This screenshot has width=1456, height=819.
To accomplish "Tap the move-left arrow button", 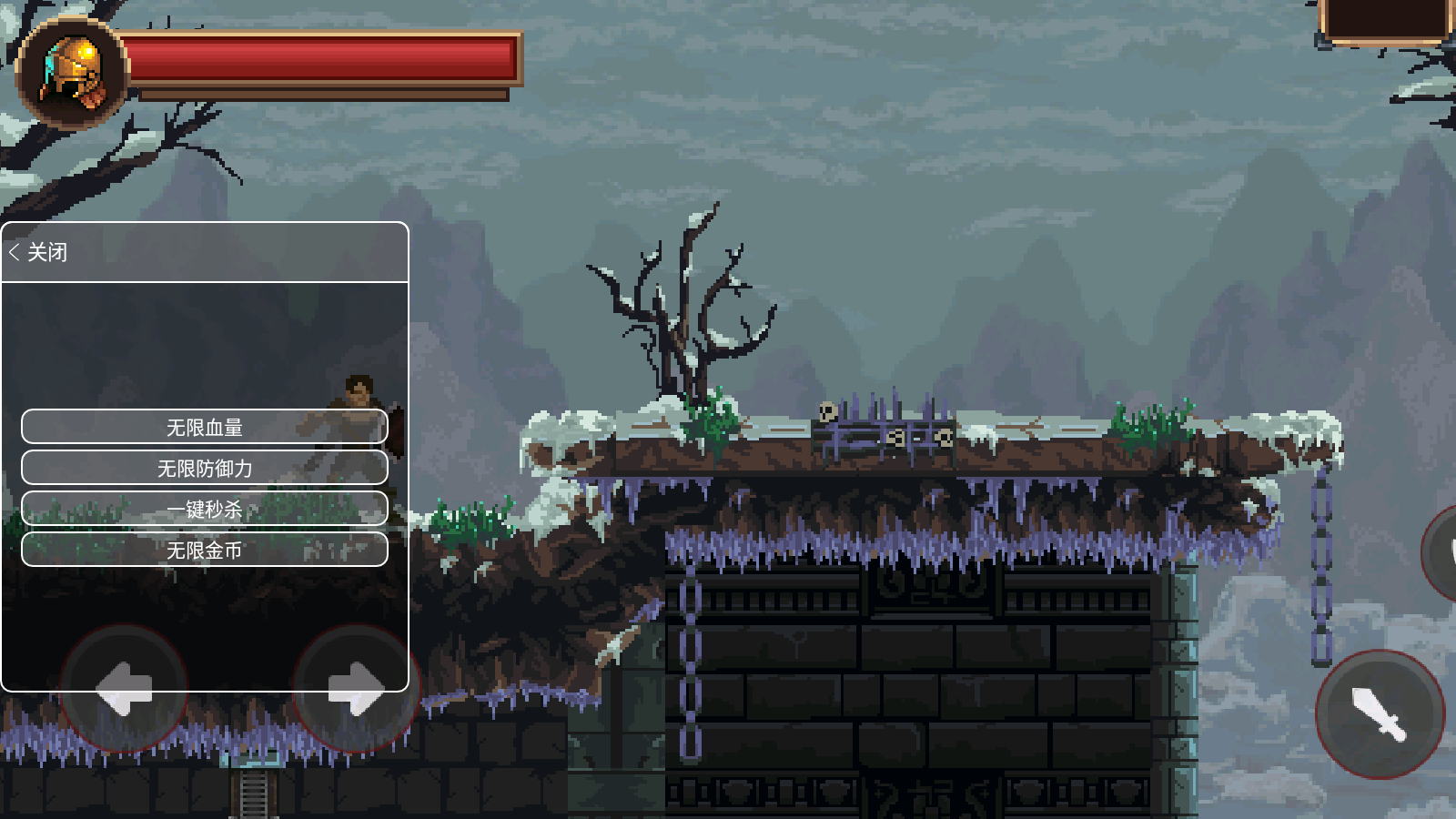I will [124, 688].
